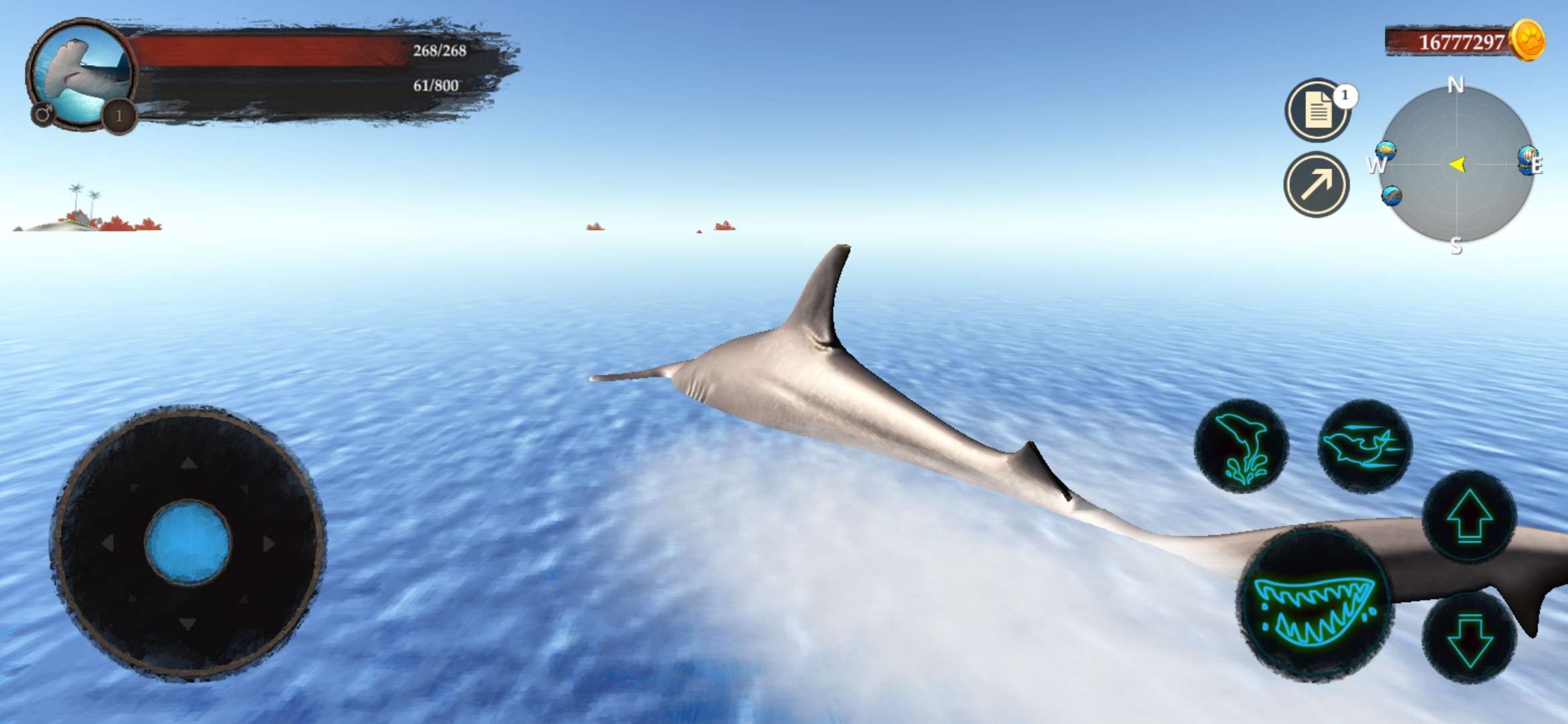1568x724 pixels.
Task: Tap the quest document icon with notification badge
Action: (x=1317, y=109)
